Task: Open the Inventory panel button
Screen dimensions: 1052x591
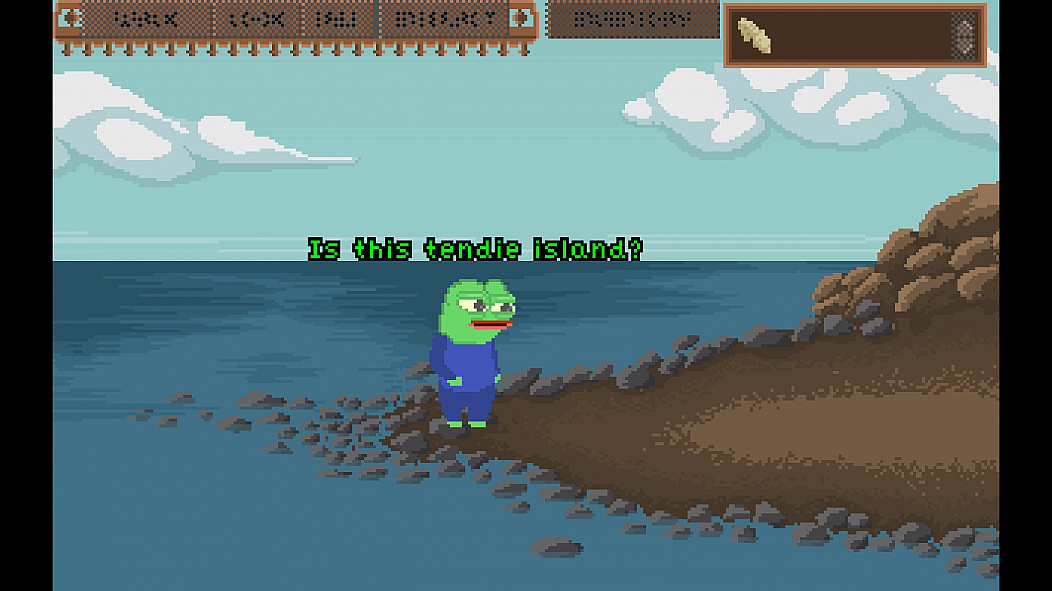Action: (633, 19)
